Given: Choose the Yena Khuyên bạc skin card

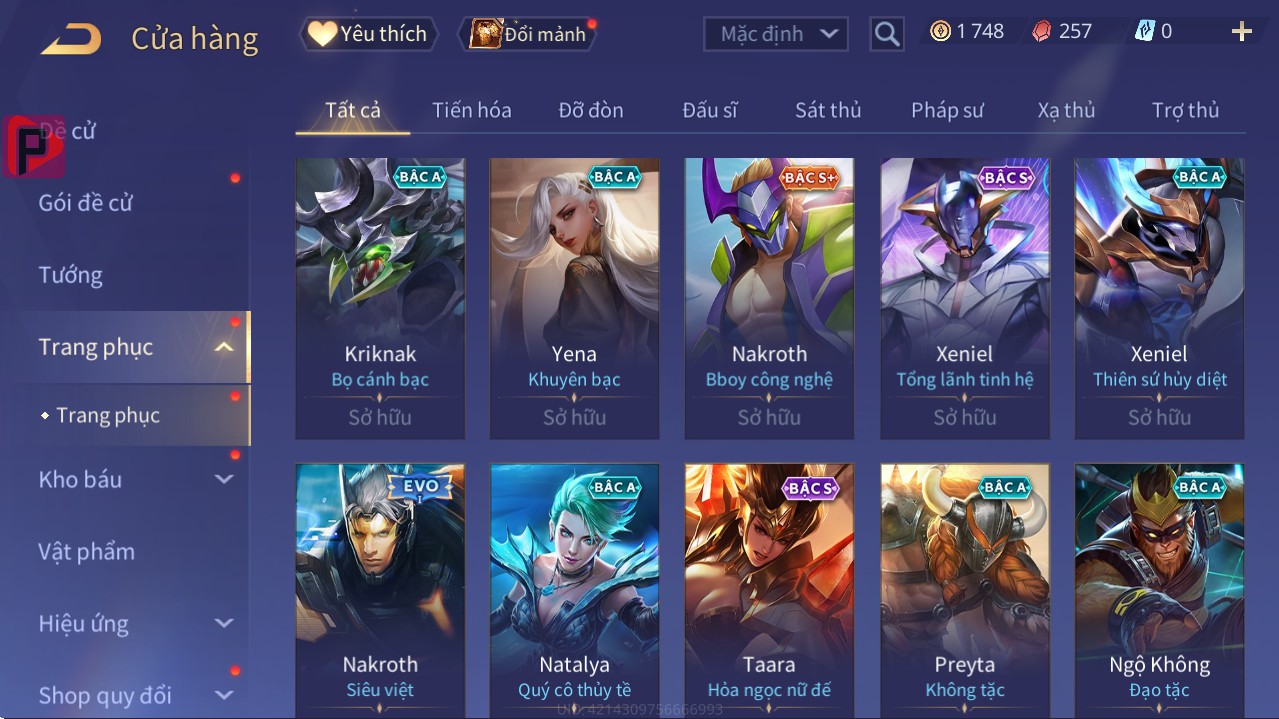Looking at the screenshot, I should (574, 298).
